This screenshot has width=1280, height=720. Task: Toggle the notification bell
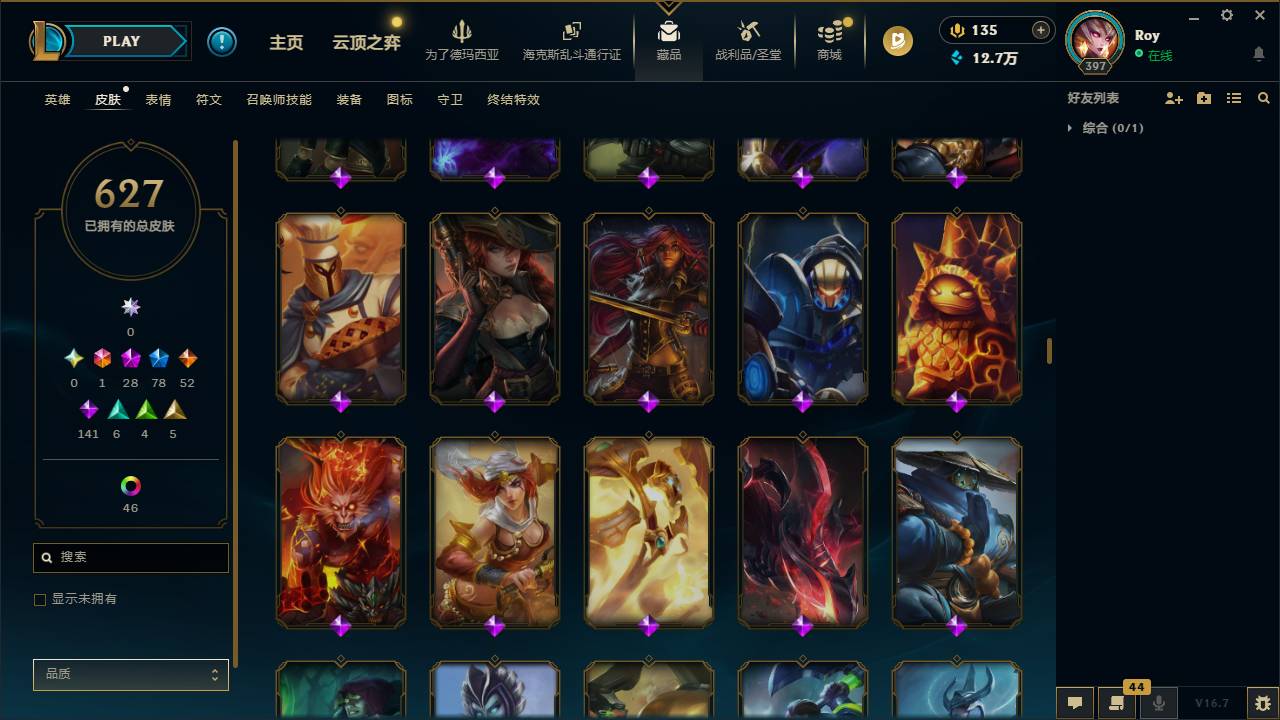(1260, 53)
